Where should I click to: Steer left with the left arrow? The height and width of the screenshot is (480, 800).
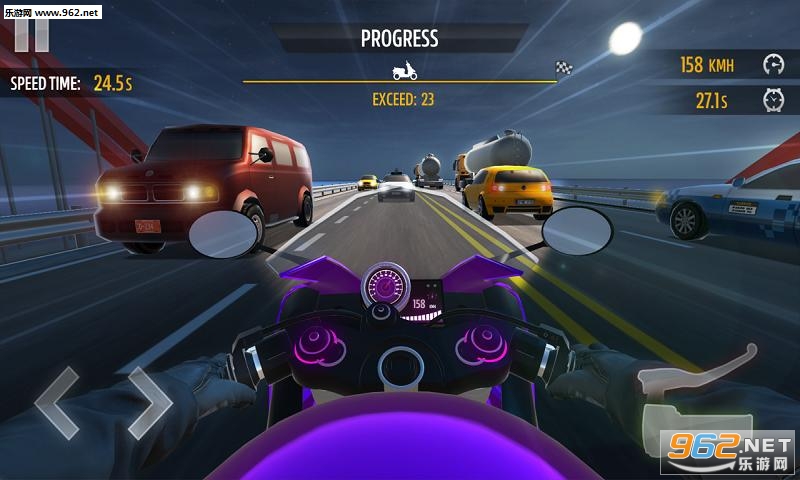click(x=57, y=403)
